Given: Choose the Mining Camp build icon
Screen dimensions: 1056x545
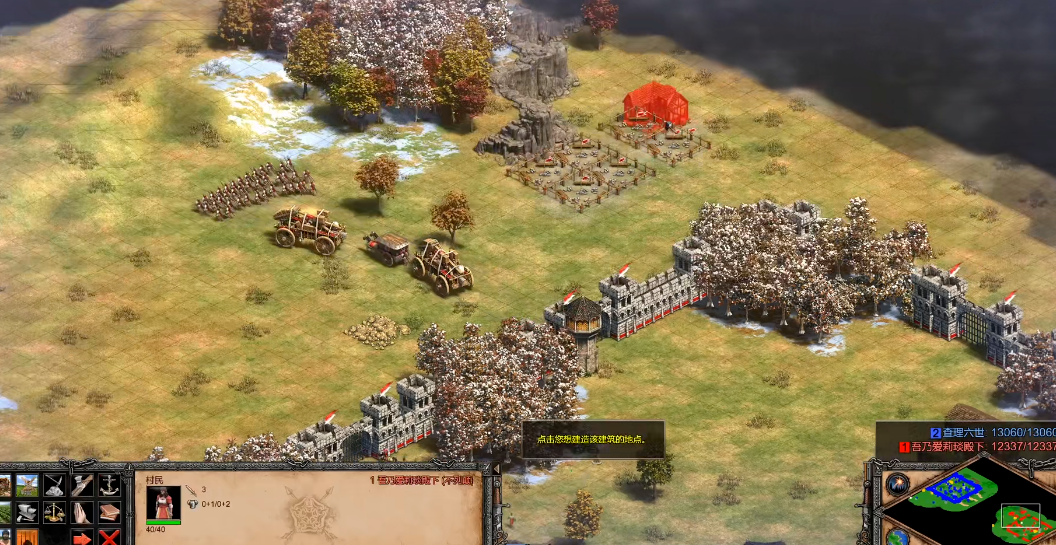Looking at the screenshot, I should (x=54, y=486).
